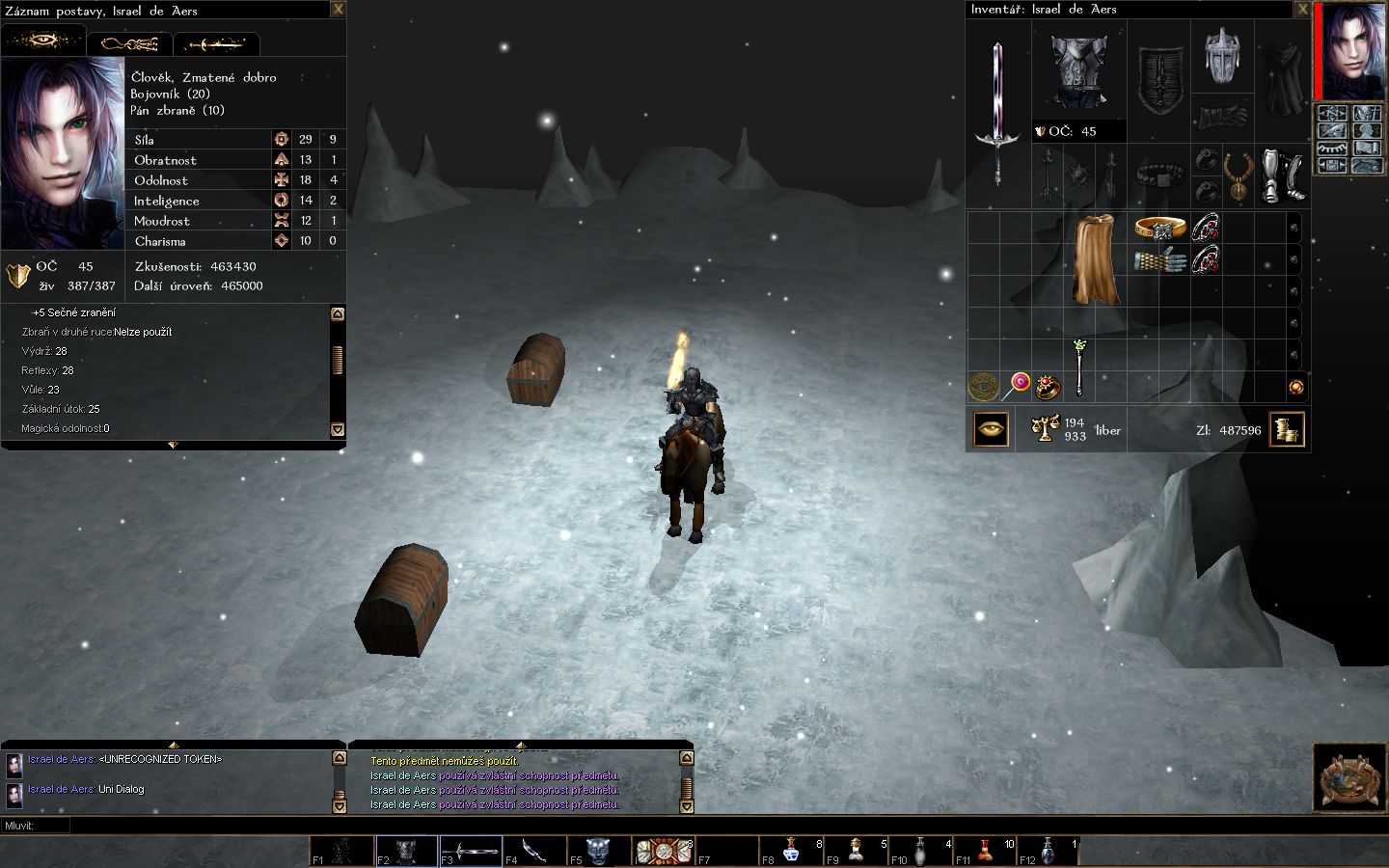1389x868 pixels.
Task: Pick the brown cloak in the inventory
Action: [1095, 258]
